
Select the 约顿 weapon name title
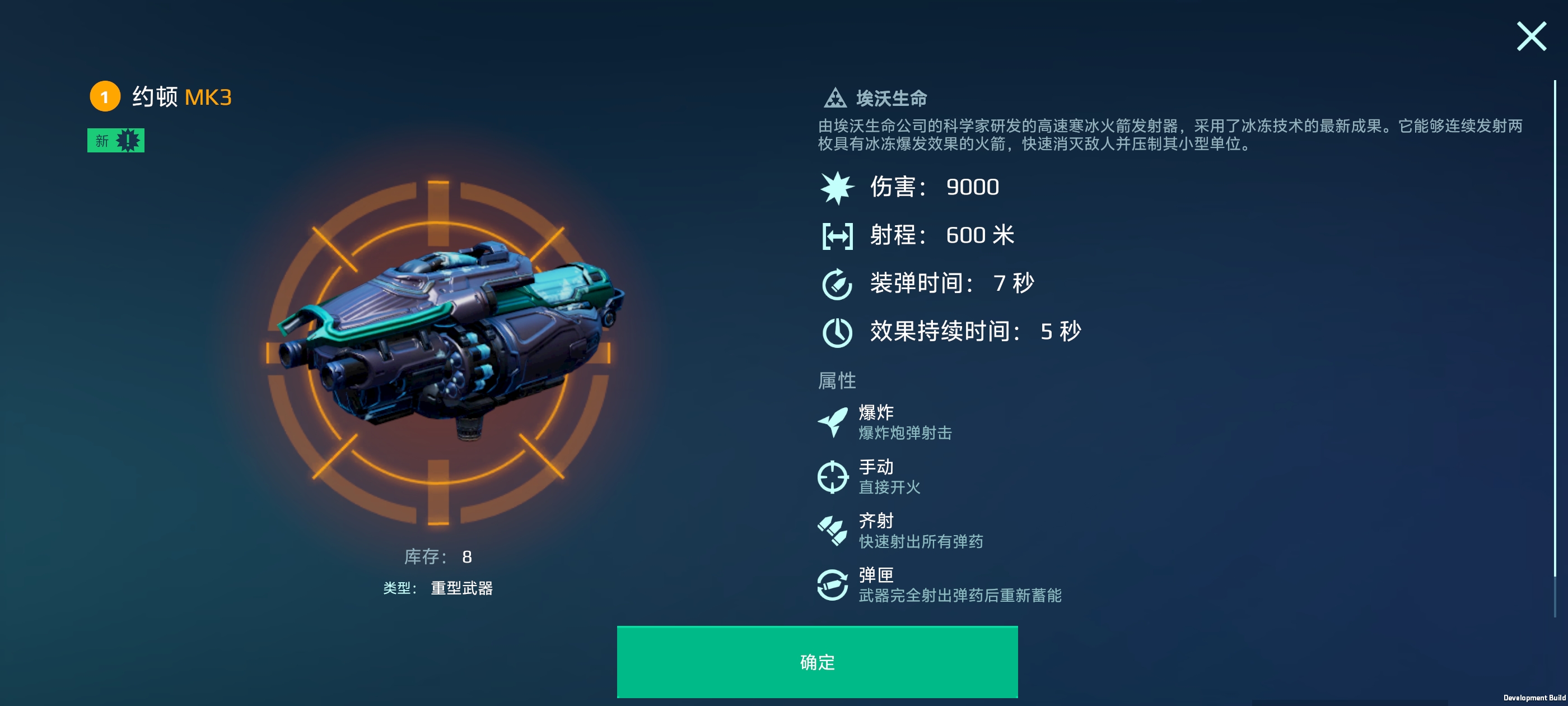[155, 96]
